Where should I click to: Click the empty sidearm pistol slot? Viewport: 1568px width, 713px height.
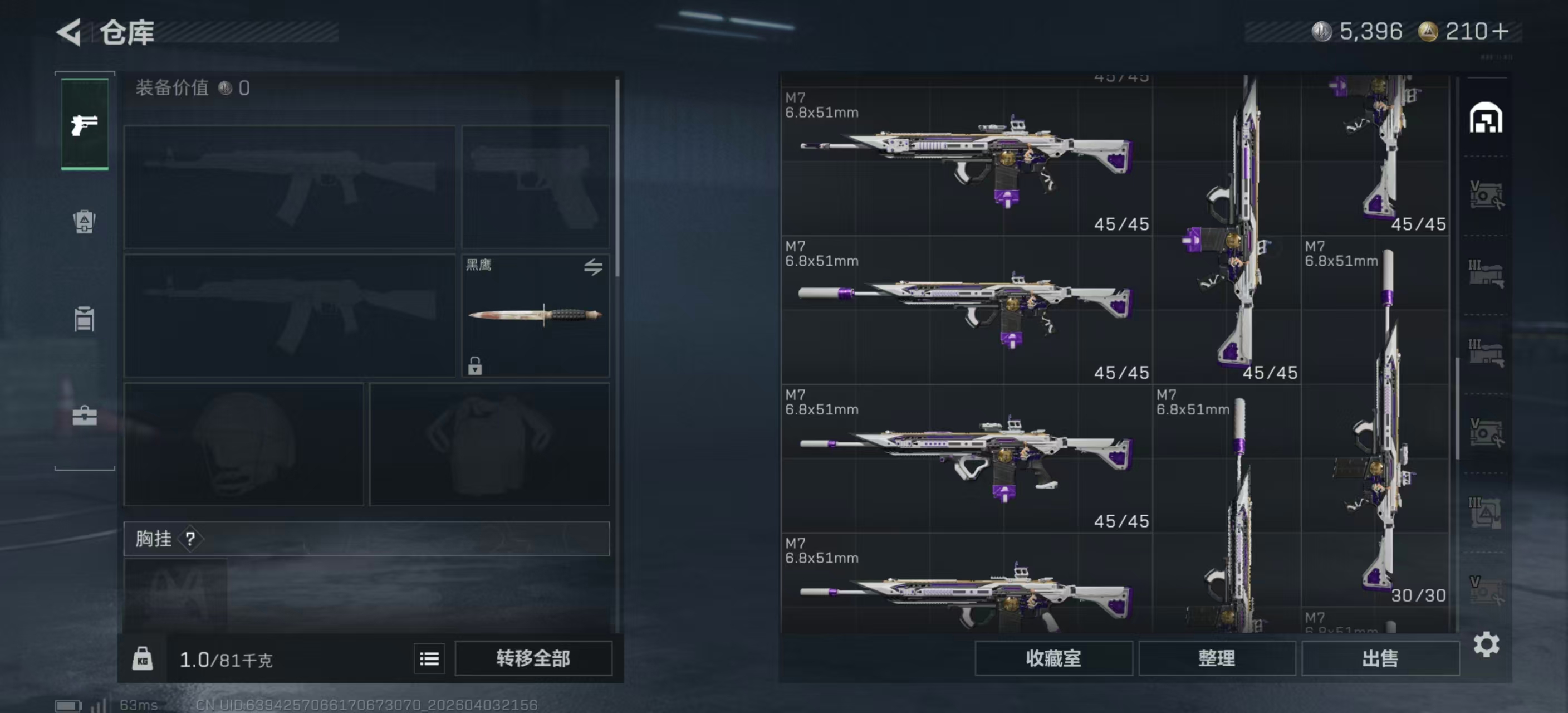535,186
